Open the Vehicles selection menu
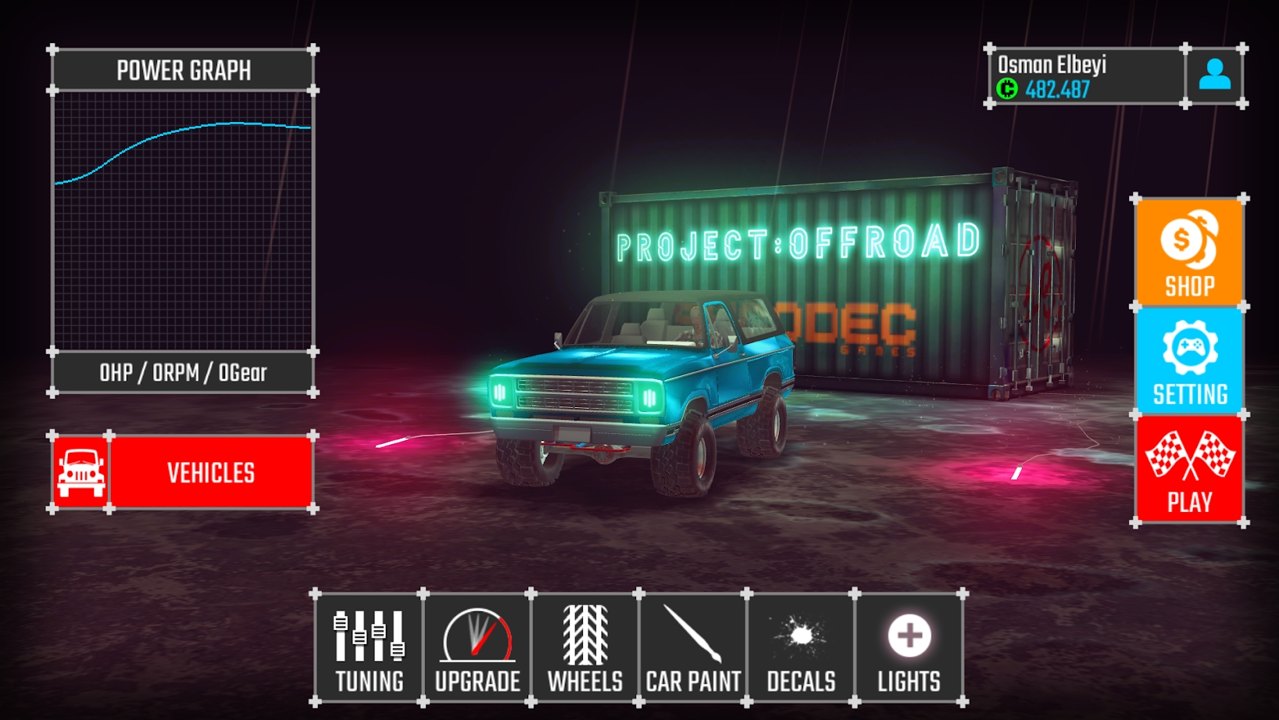This screenshot has width=1279, height=720. coord(211,472)
